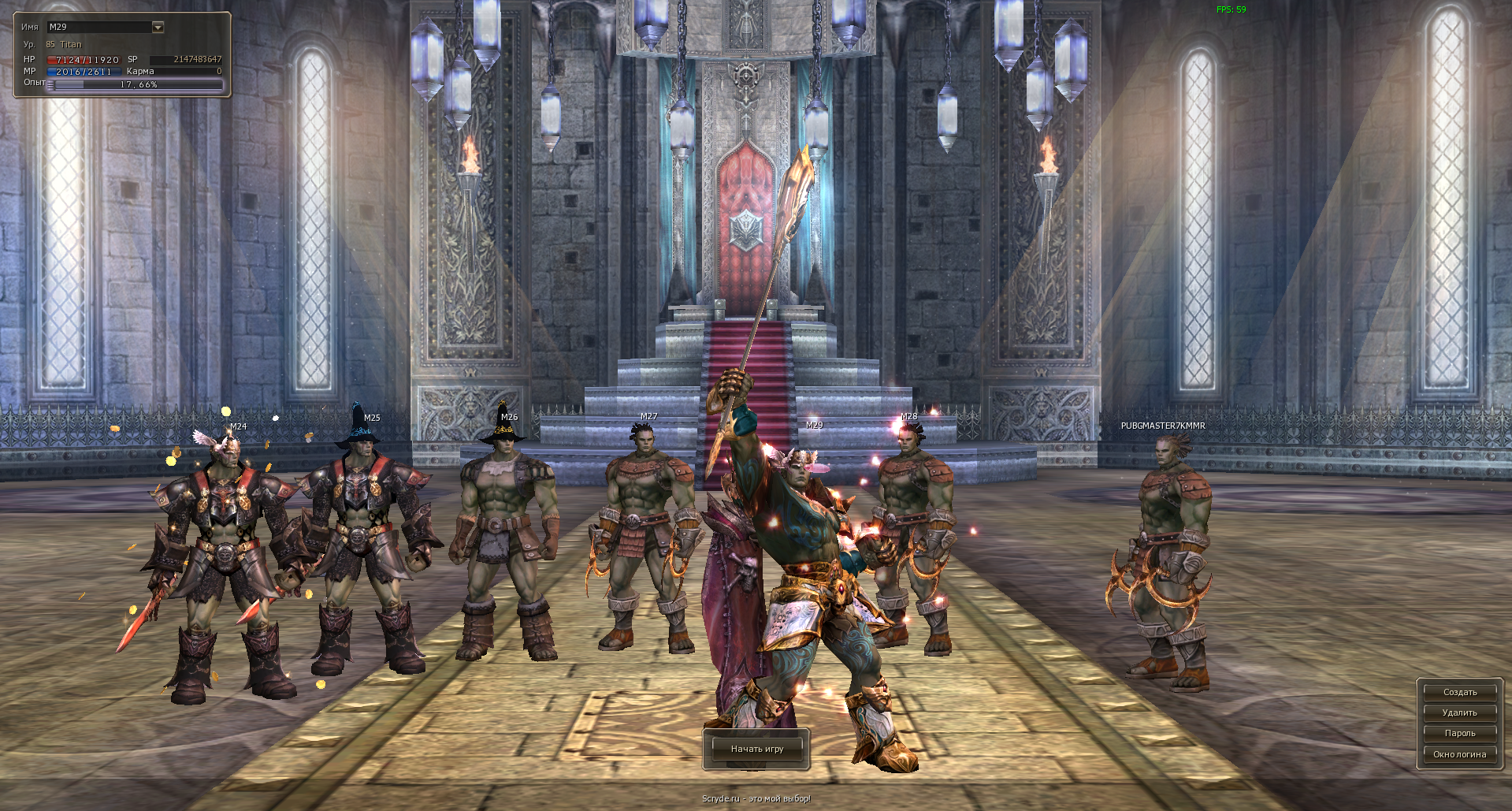Viewport: 1512px width, 811px height.
Task: Open the character name dropdown
Action: [157, 26]
